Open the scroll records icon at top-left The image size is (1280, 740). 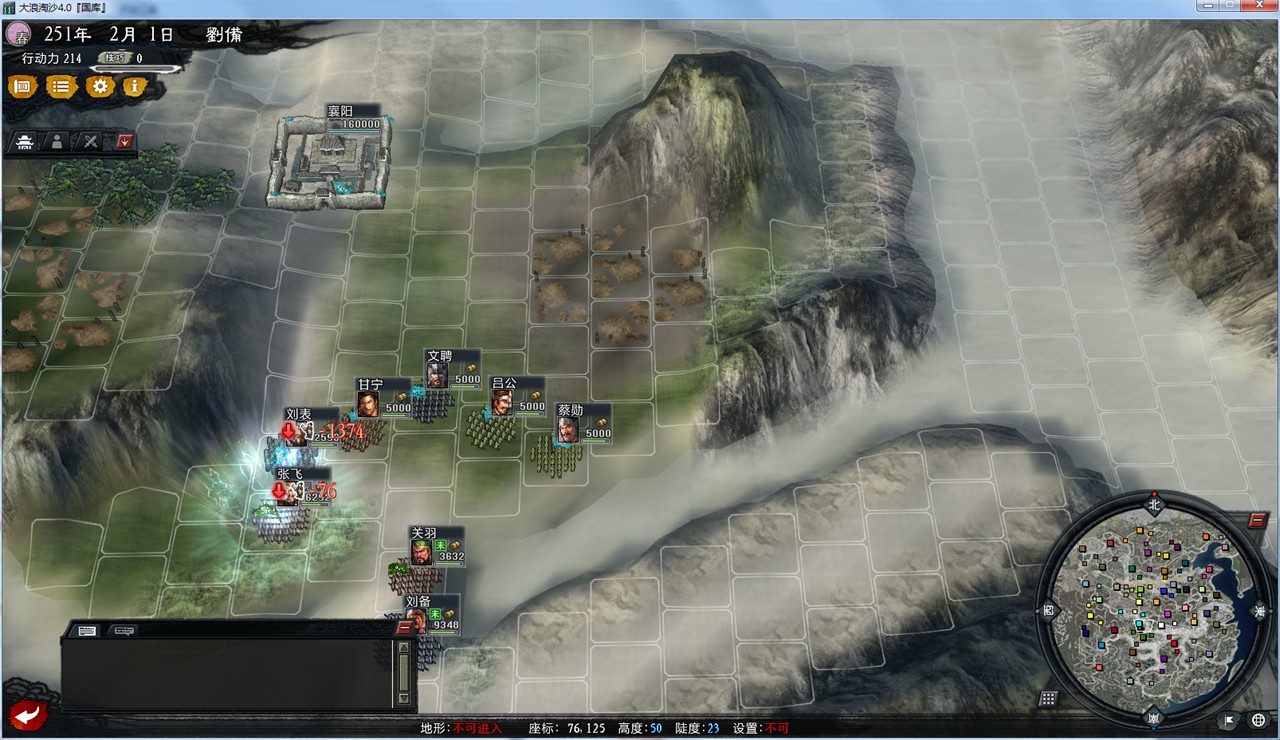coord(23,87)
